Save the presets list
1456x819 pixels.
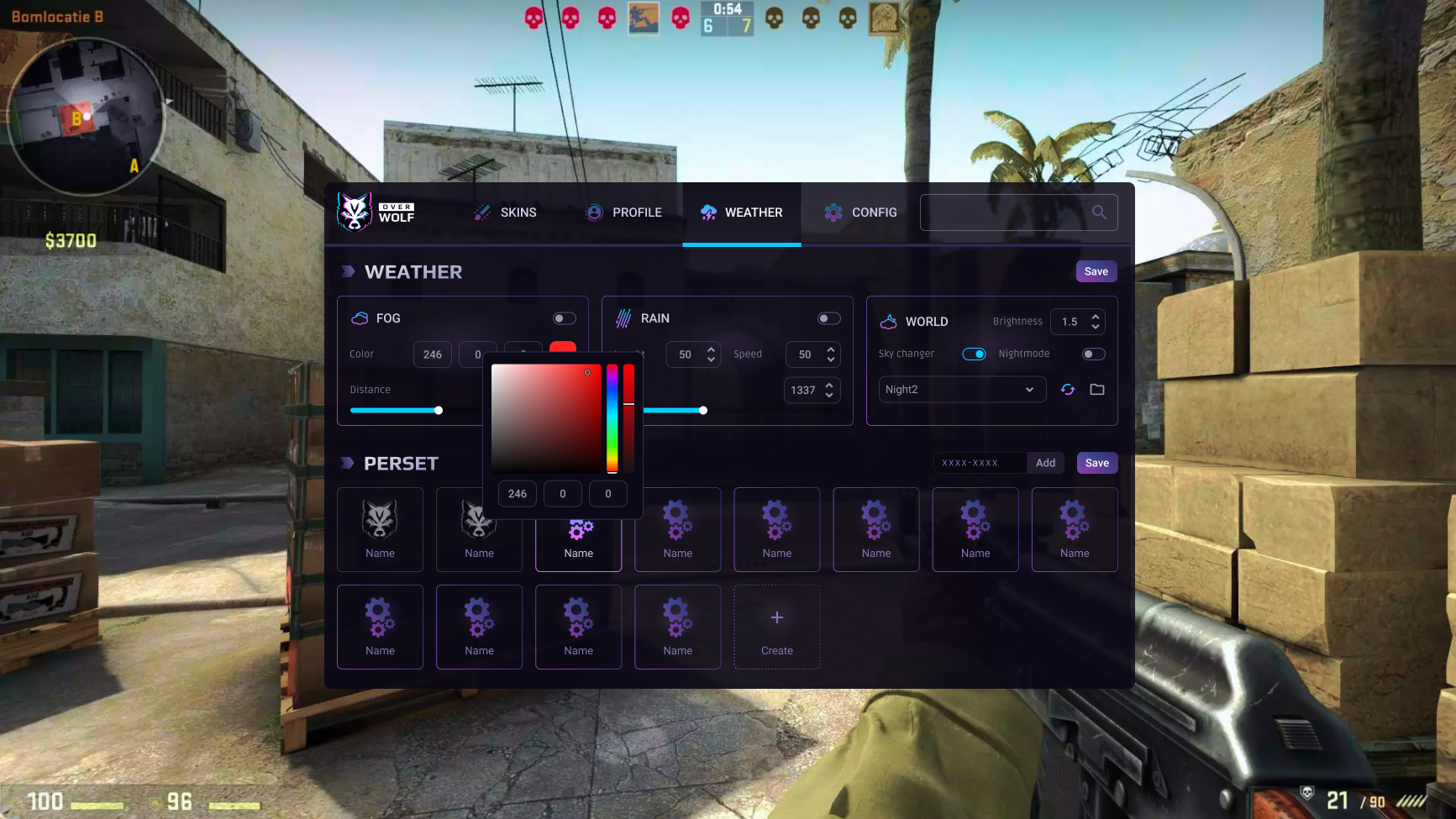1096,463
